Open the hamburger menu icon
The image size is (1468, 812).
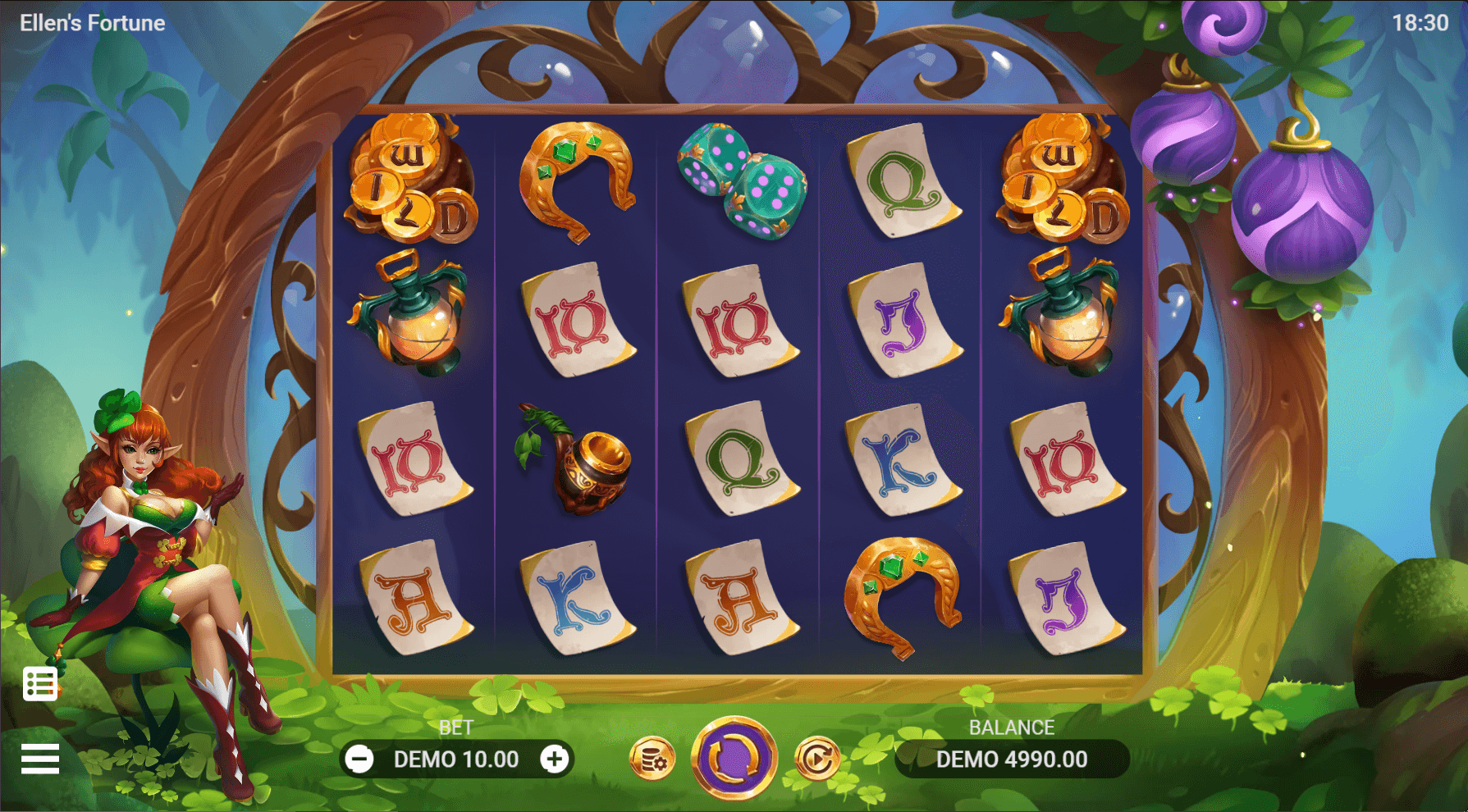pyautogui.click(x=39, y=759)
